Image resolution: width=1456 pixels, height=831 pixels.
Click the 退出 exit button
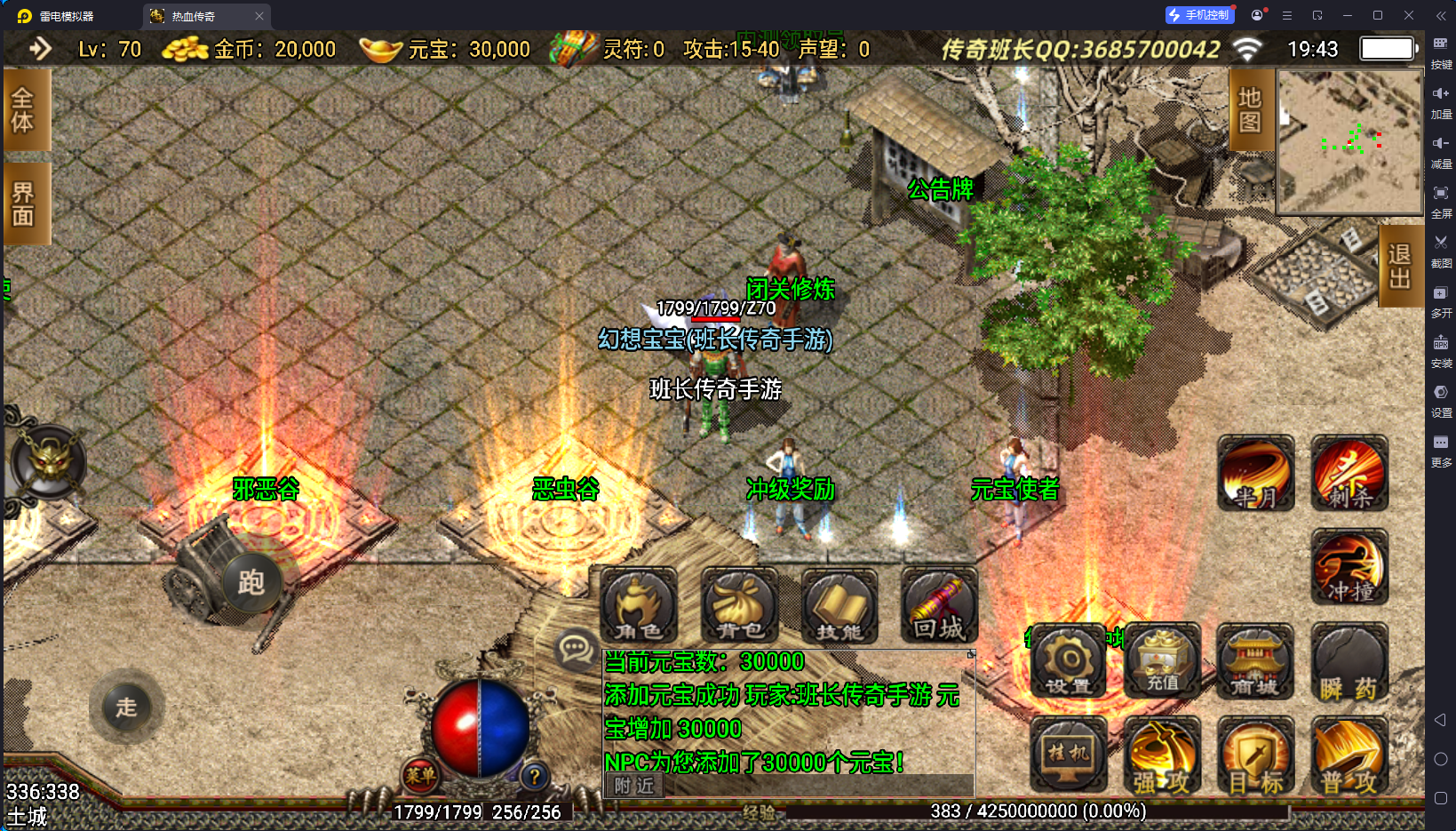pyautogui.click(x=1400, y=266)
